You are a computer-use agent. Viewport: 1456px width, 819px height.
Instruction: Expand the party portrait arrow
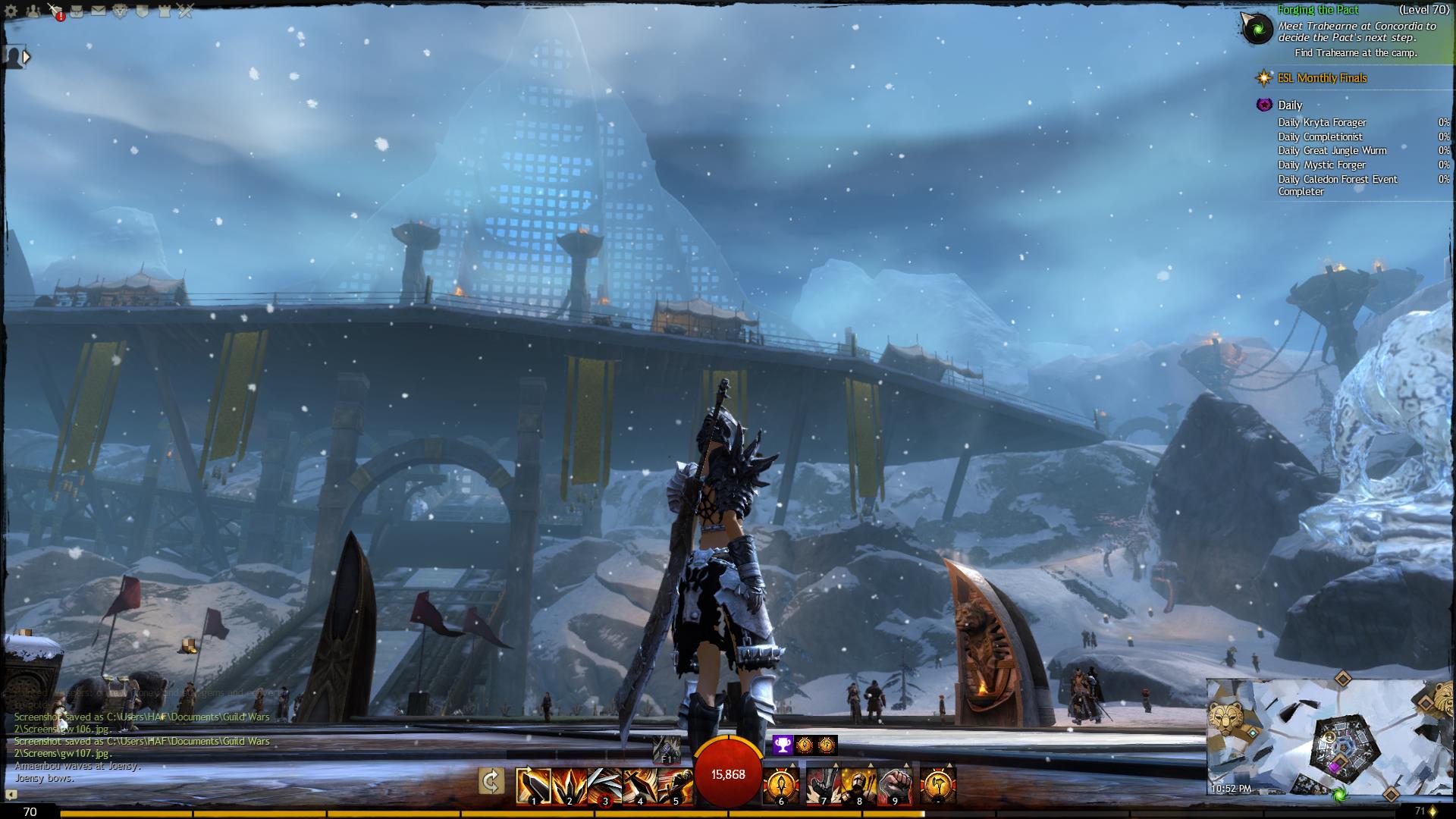coord(27,56)
